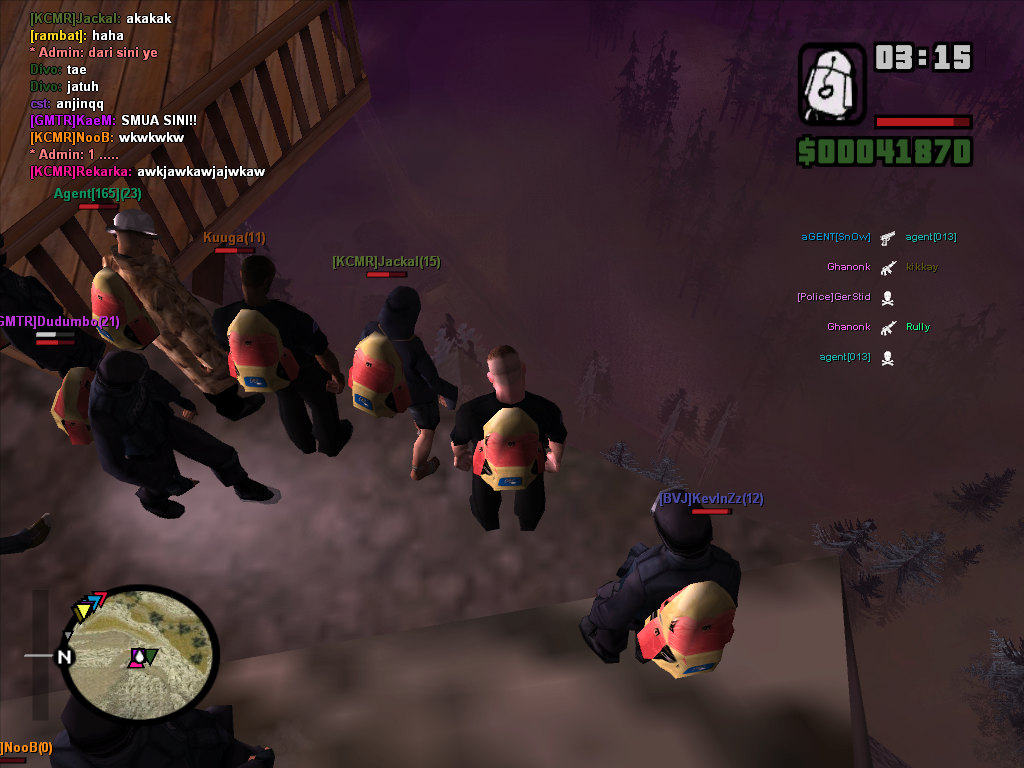
Task: Select the yellow triangle blip on radar
Action: click(x=81, y=611)
